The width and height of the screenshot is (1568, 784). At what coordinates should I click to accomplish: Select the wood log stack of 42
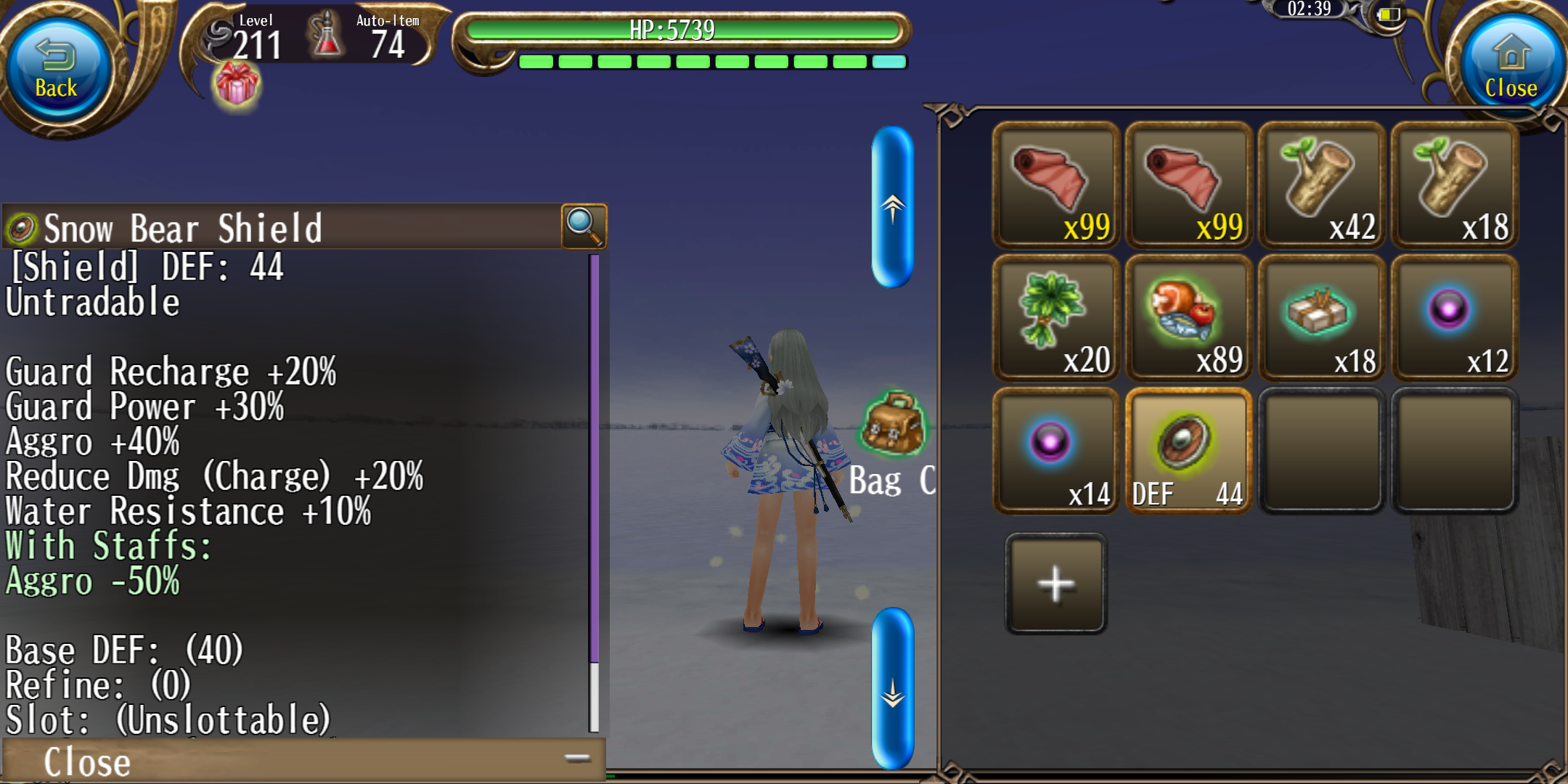click(x=1321, y=185)
